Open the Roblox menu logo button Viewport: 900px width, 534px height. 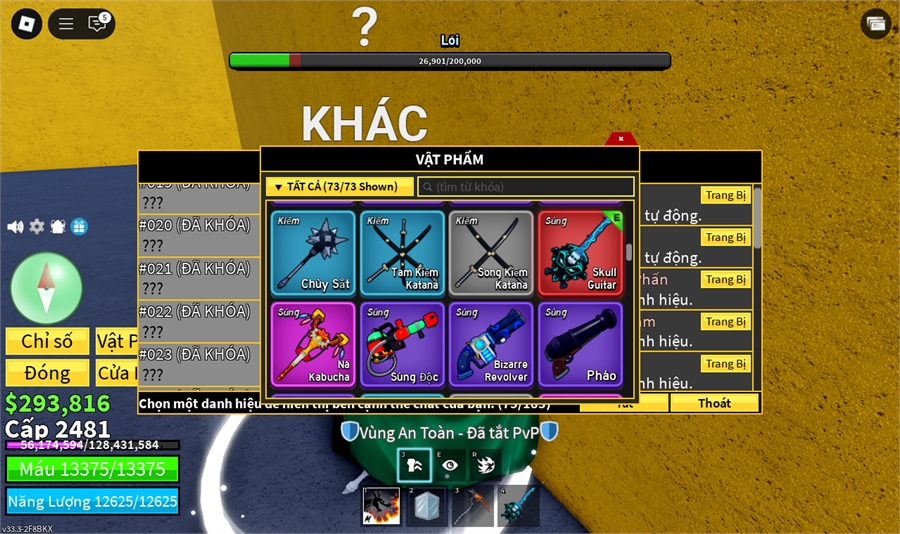click(x=25, y=24)
